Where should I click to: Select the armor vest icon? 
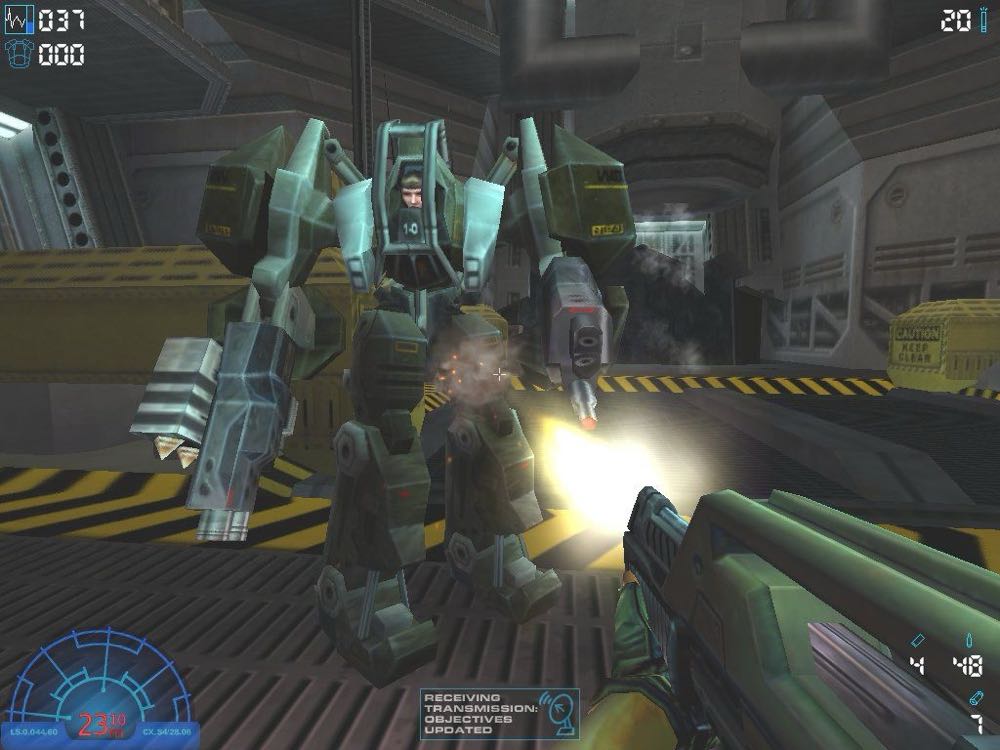pyautogui.click(x=19, y=54)
